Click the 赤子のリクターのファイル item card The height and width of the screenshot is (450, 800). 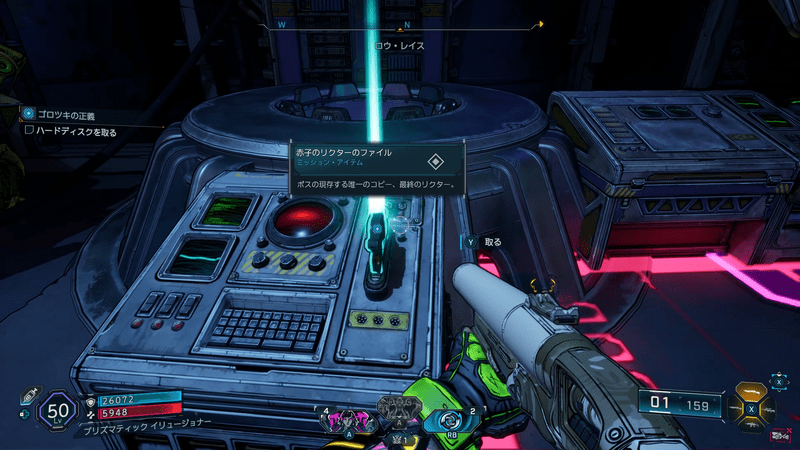coord(375,167)
